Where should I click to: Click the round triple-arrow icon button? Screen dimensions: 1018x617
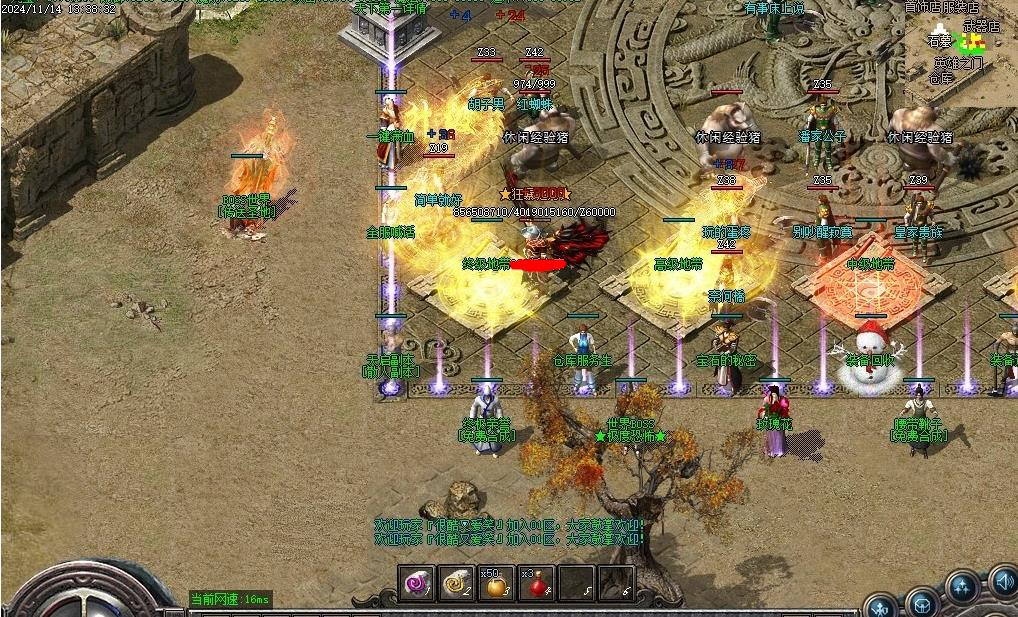point(962,588)
